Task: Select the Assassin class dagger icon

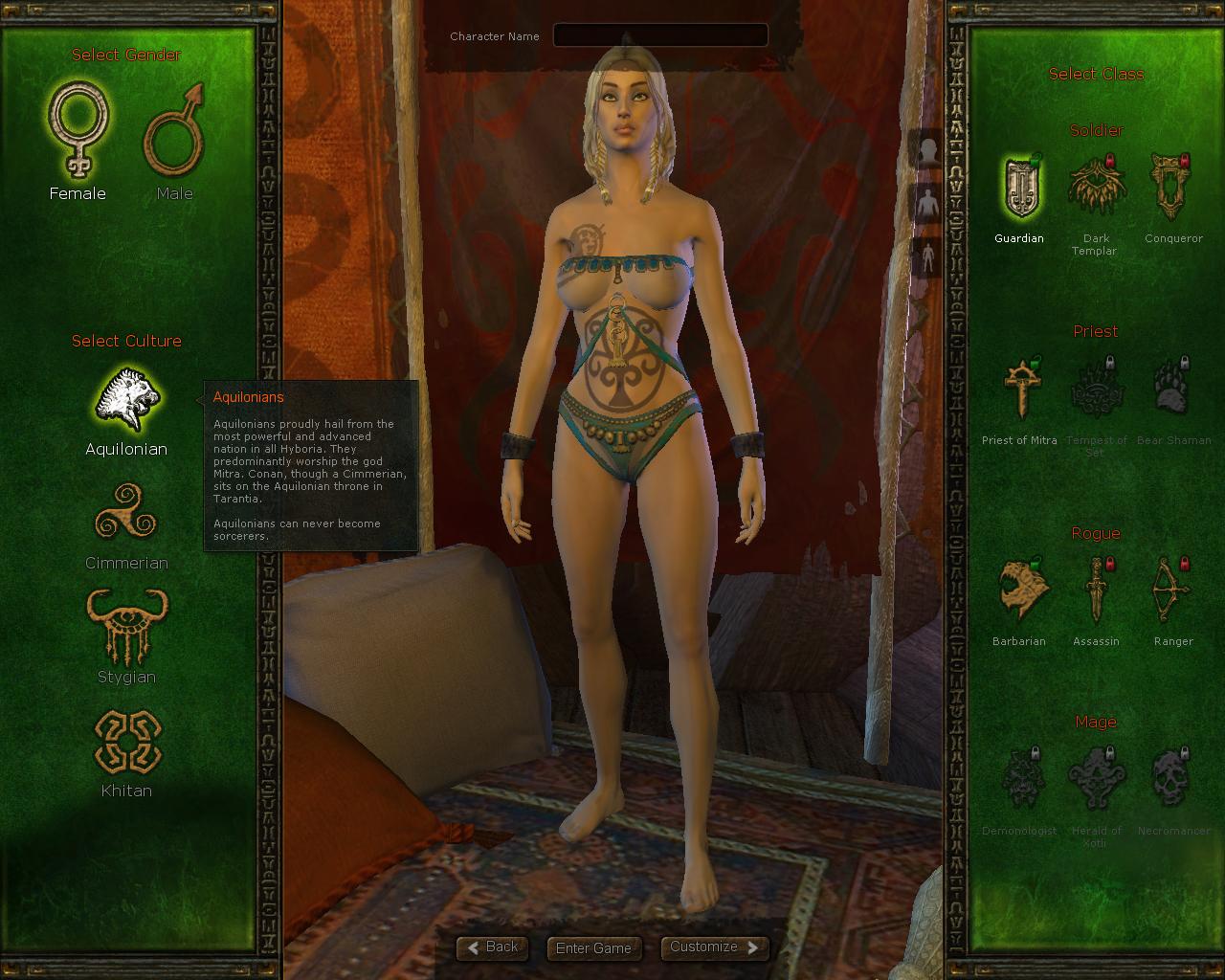Action: pos(1096,590)
